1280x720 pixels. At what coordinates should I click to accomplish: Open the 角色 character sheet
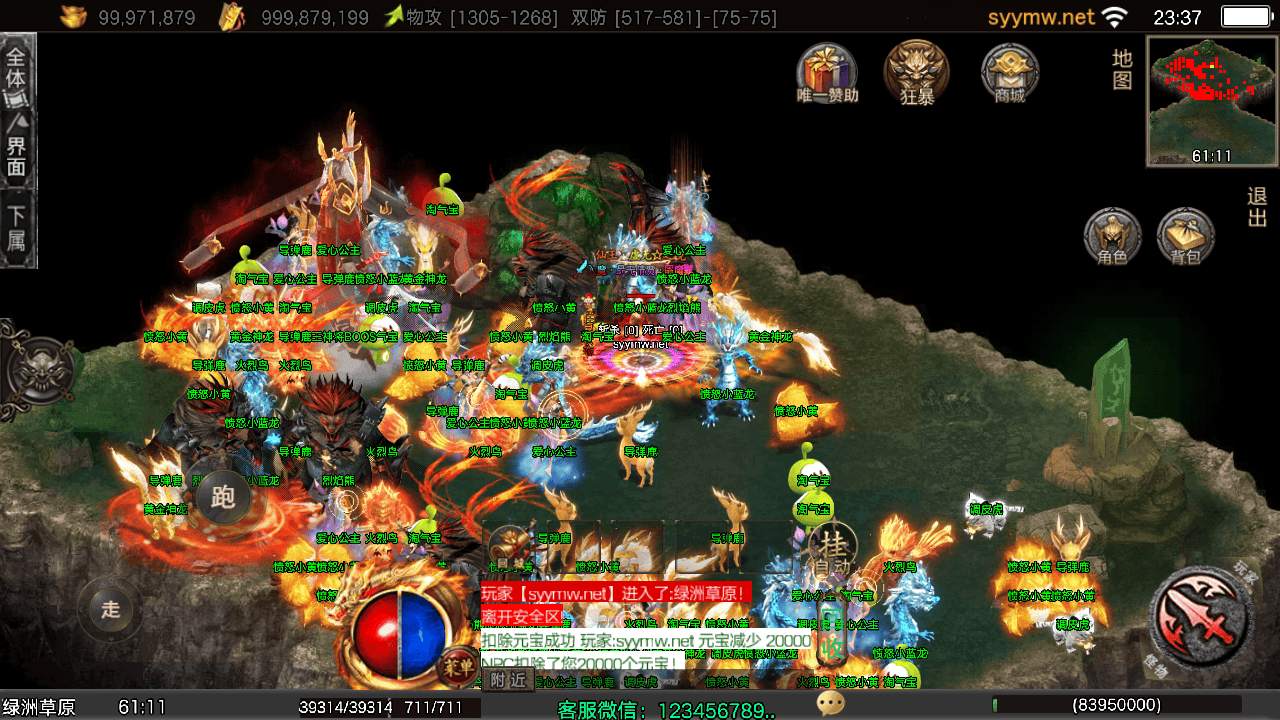pyautogui.click(x=1112, y=237)
